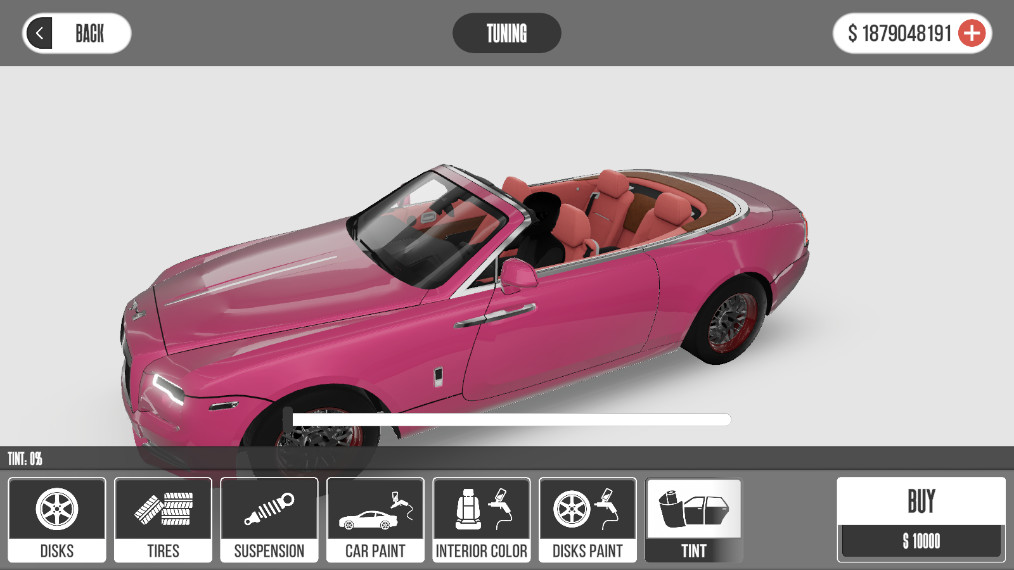Screen dimensions: 1014x570
Task: Open the Disks tuning category
Action: [x=57, y=519]
